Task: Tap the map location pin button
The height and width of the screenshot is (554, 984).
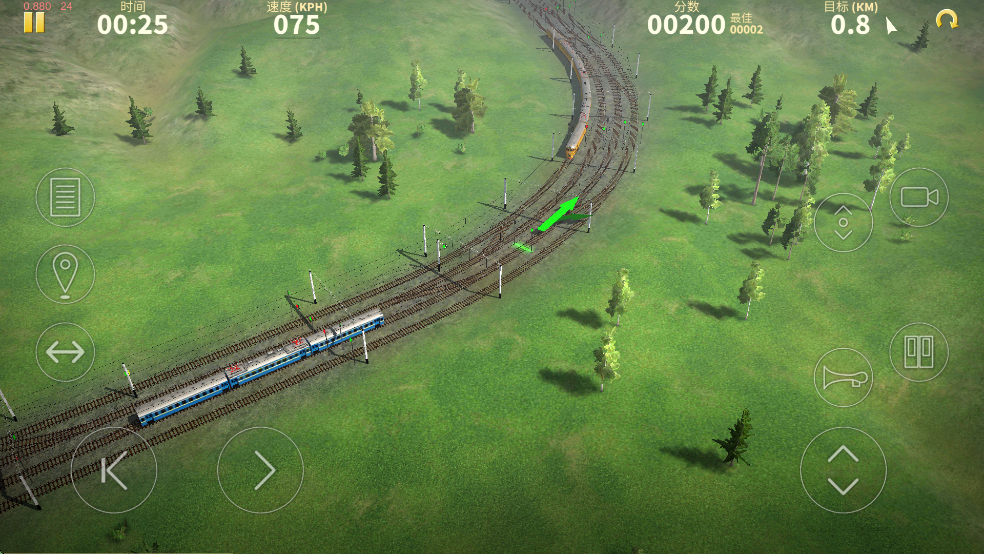Action: click(65, 273)
